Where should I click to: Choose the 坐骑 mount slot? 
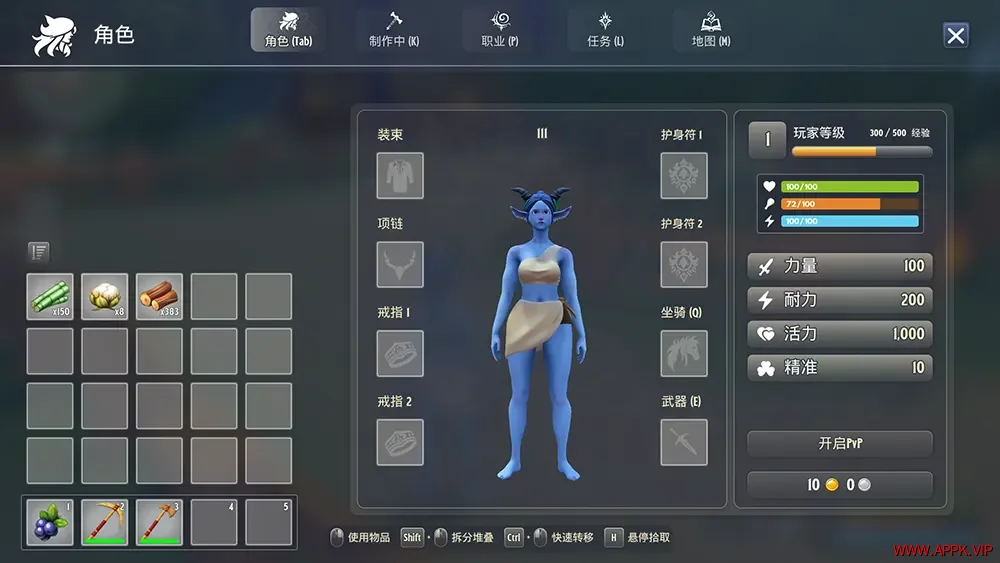point(684,354)
